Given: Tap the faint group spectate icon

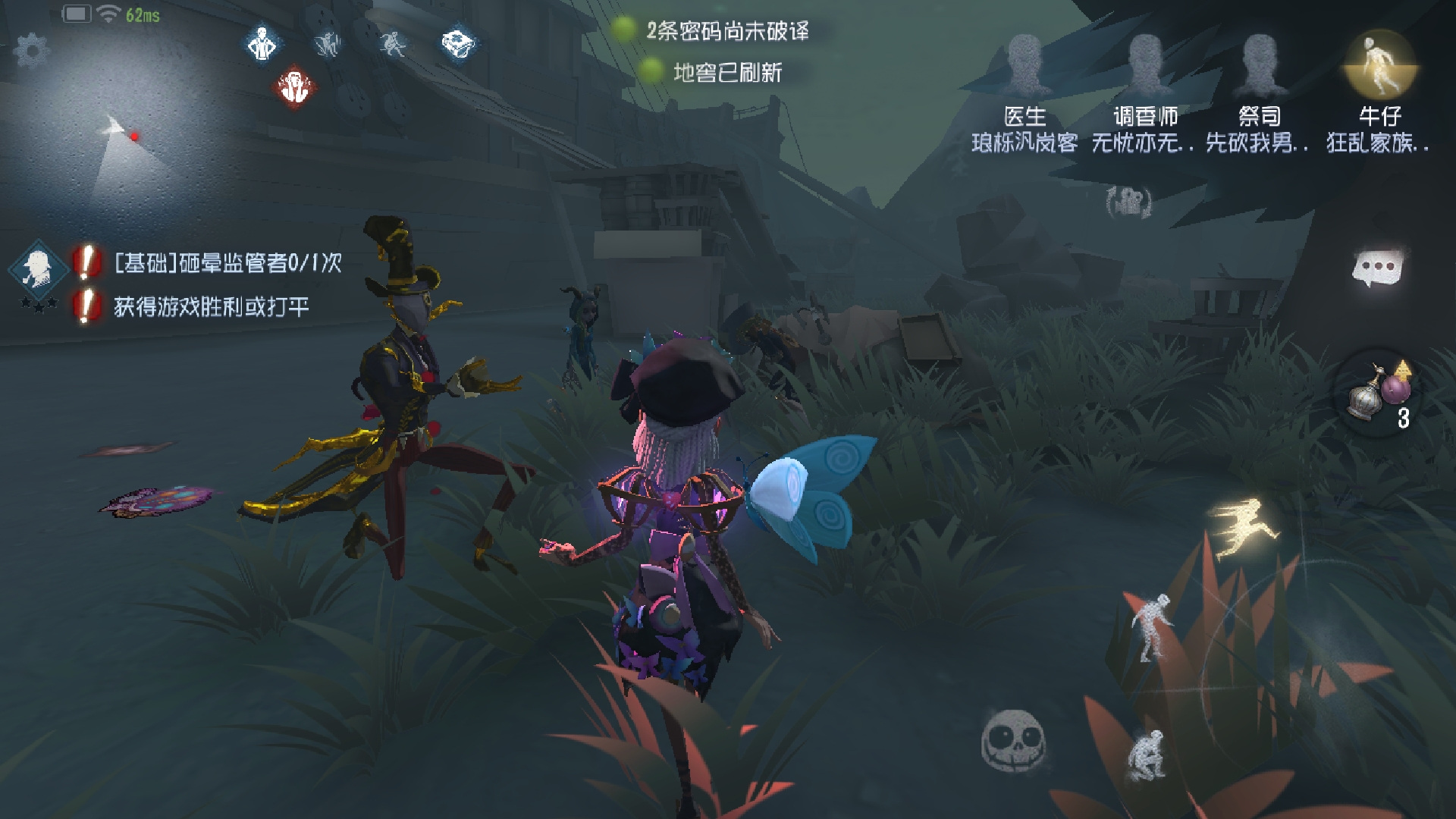Looking at the screenshot, I should [1128, 201].
